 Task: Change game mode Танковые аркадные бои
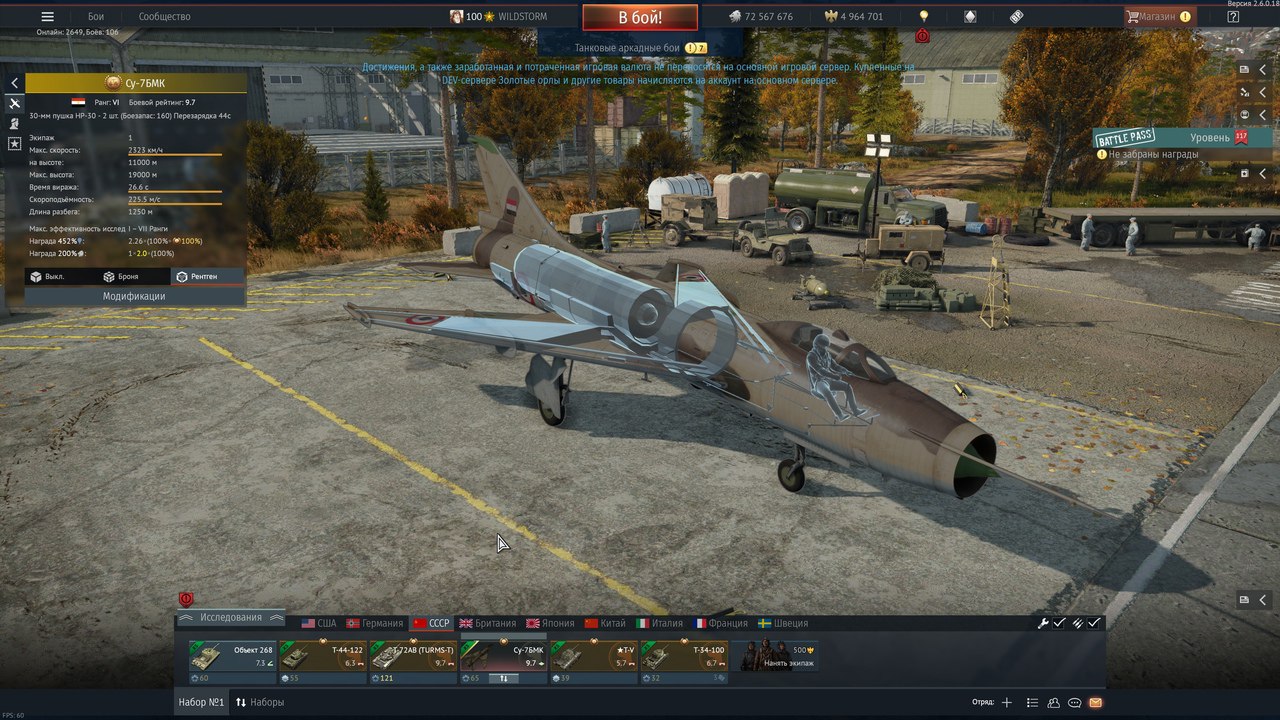click(640, 48)
